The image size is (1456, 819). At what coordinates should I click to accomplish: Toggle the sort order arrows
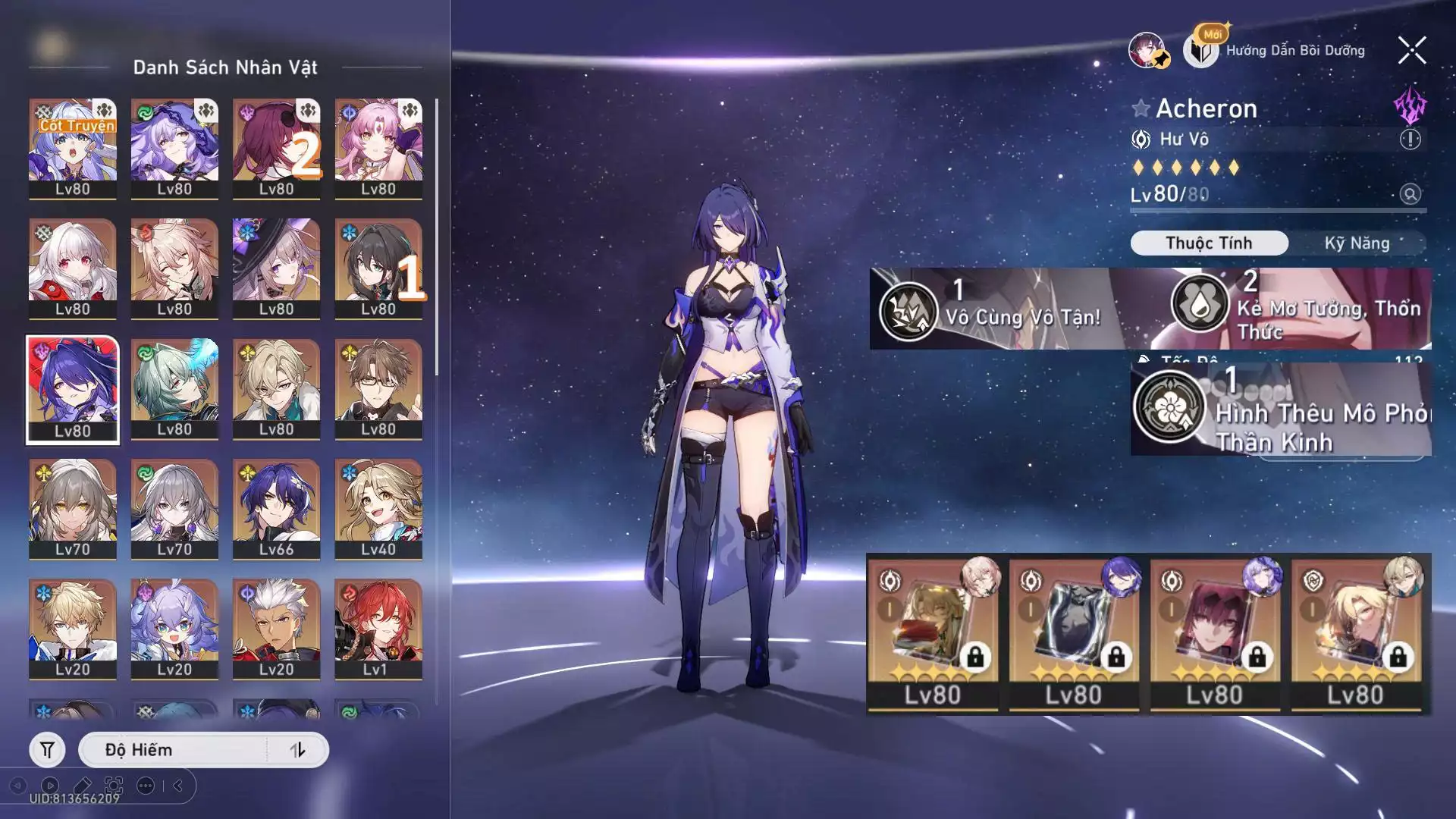(x=298, y=750)
